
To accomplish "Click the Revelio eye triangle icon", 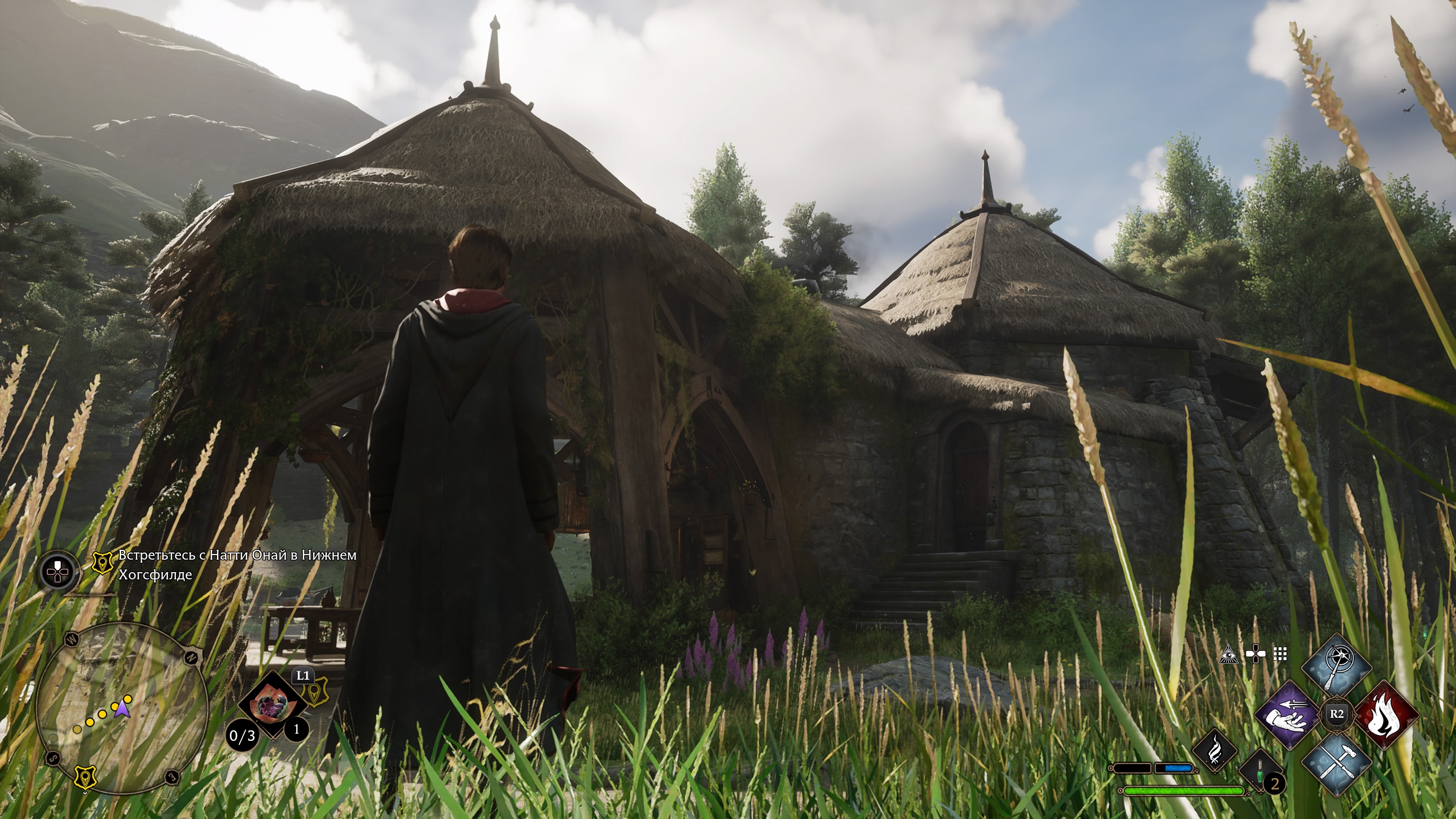I will (x=1228, y=654).
